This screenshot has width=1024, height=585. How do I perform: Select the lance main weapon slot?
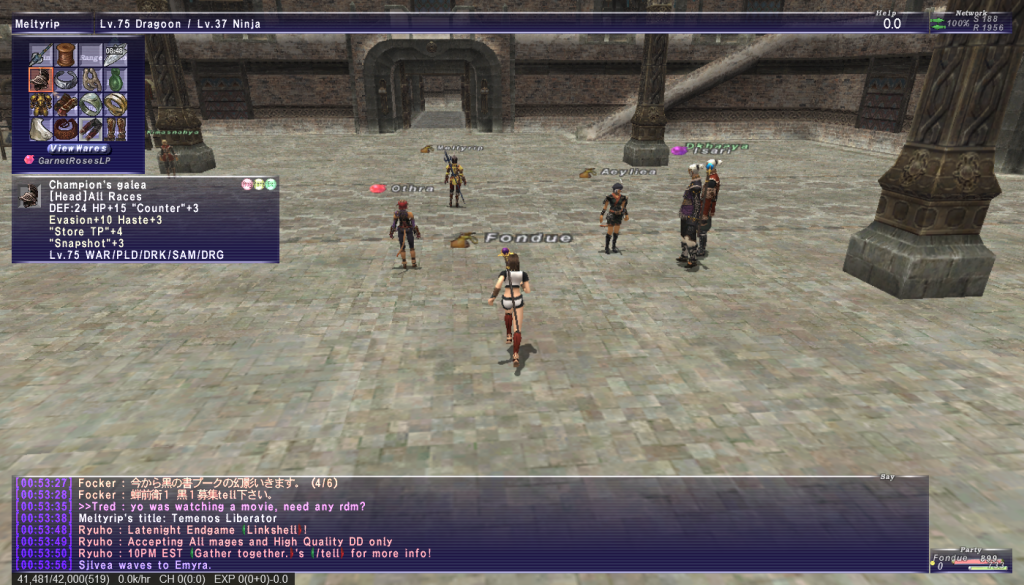[40, 54]
